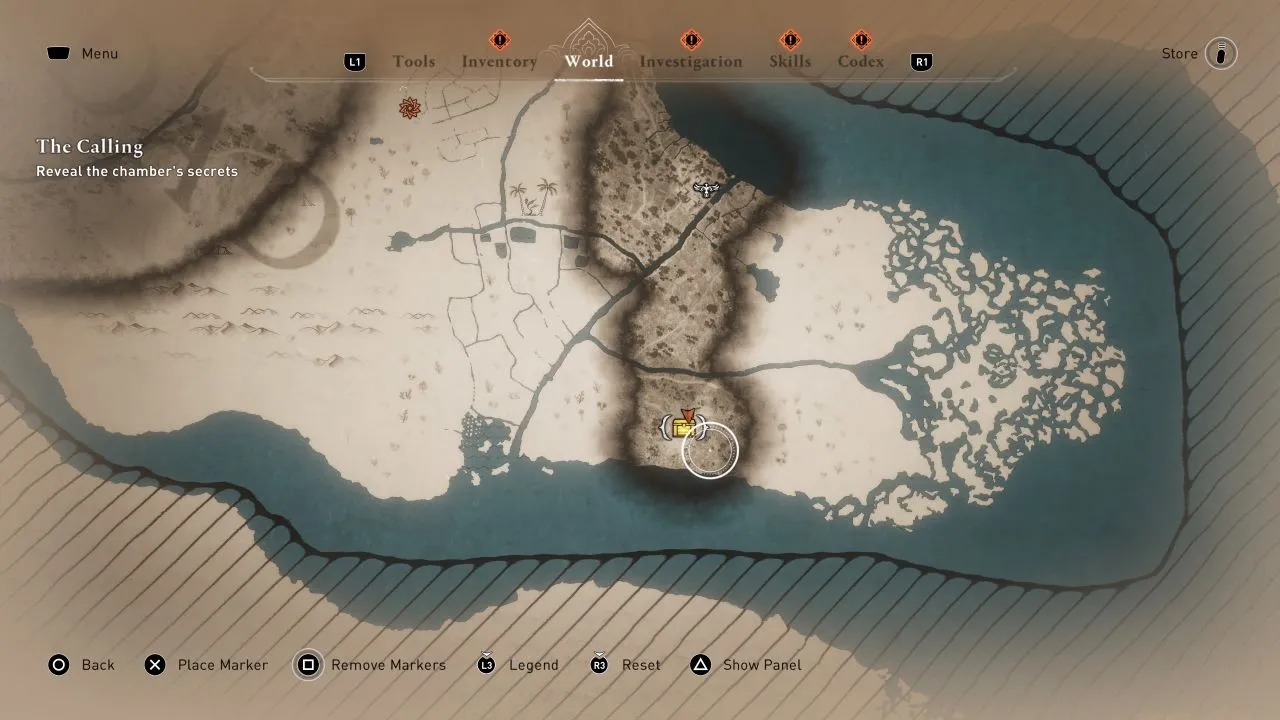Click the treasure chest marker on map
The height and width of the screenshot is (720, 1280).
pyautogui.click(x=684, y=428)
